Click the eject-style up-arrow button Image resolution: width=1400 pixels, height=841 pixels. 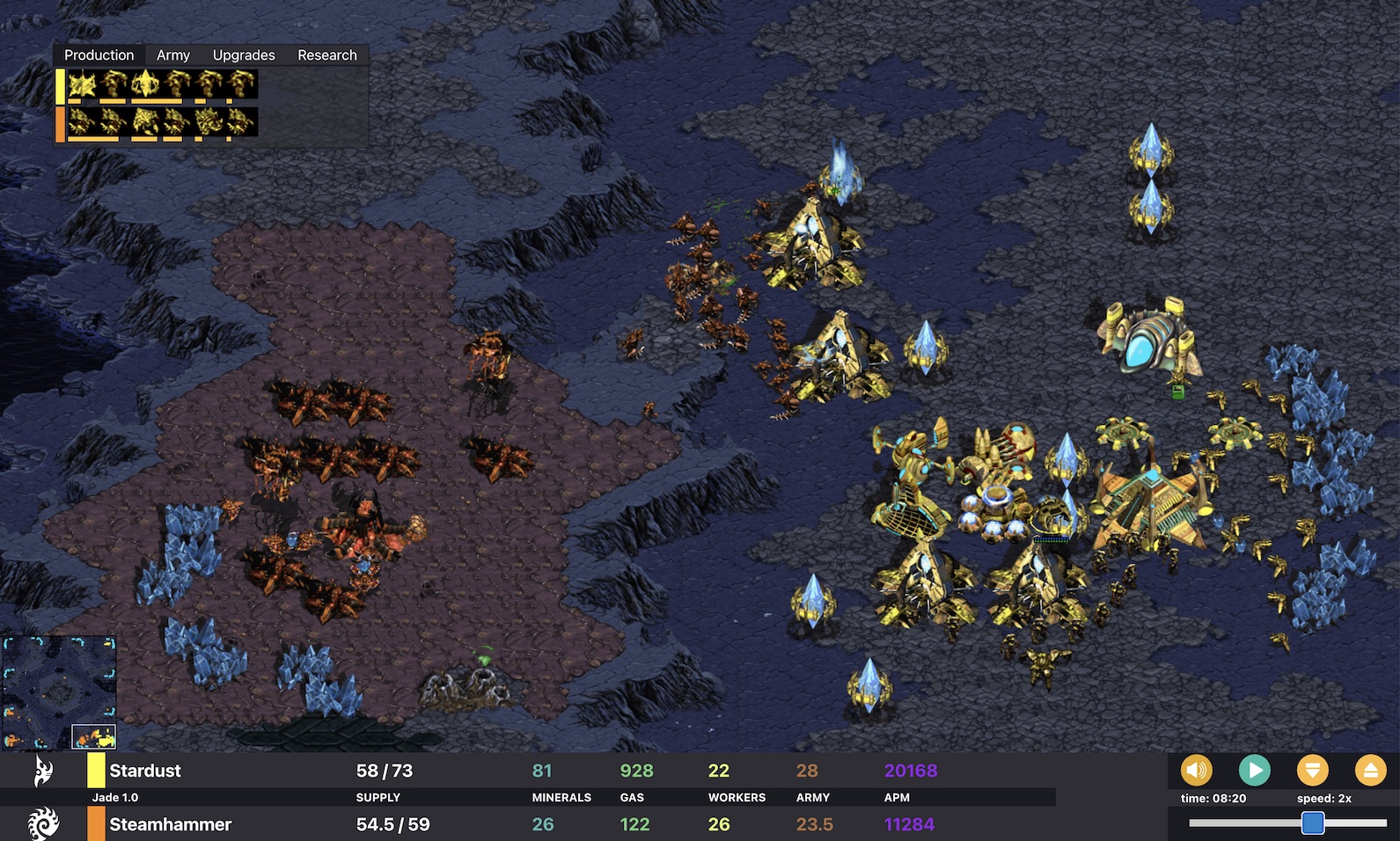(x=1370, y=771)
